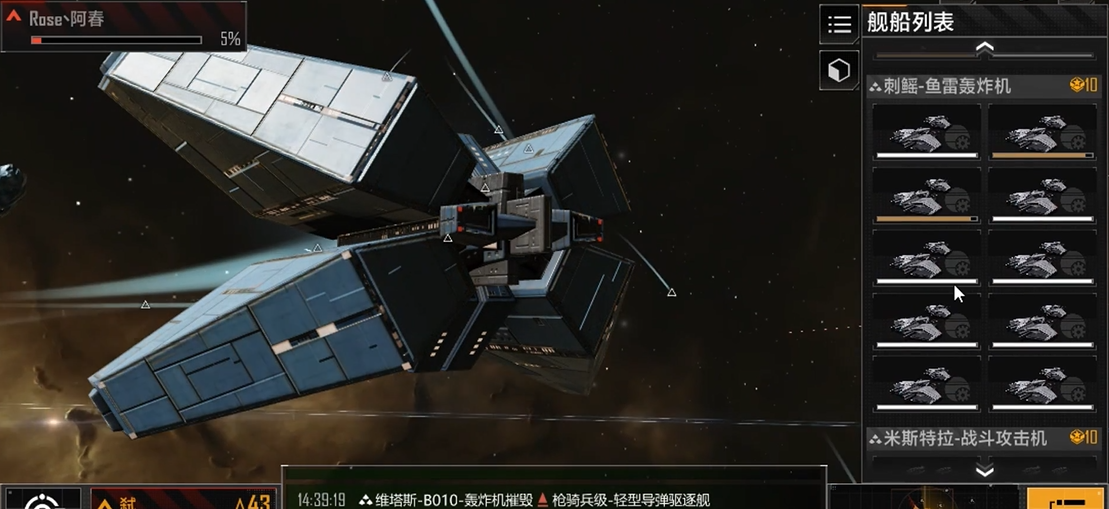Click the cube icon button
This screenshot has height=509, width=1109.
pyautogui.click(x=838, y=69)
